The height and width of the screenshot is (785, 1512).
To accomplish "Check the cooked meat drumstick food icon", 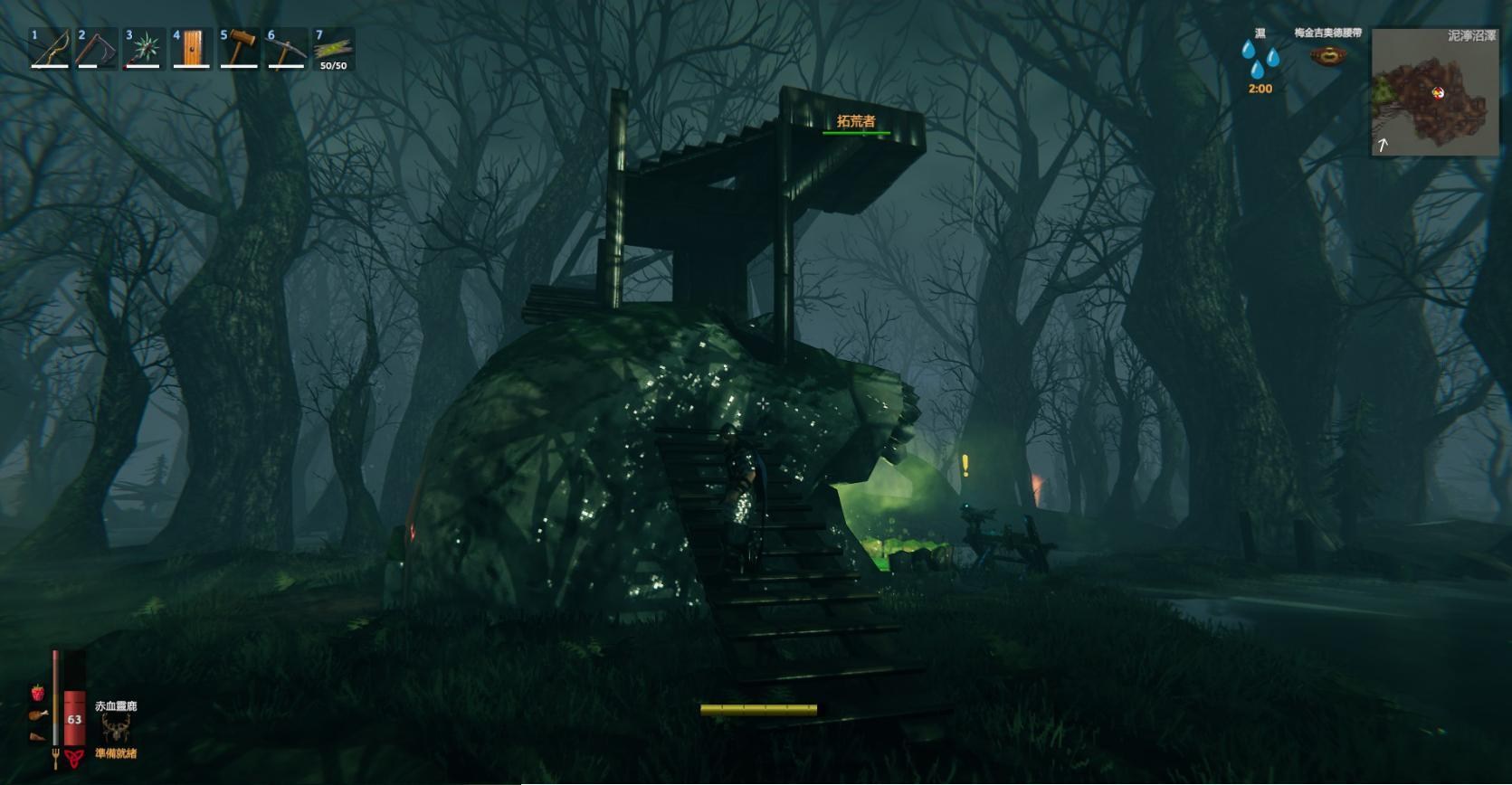I will (x=37, y=714).
